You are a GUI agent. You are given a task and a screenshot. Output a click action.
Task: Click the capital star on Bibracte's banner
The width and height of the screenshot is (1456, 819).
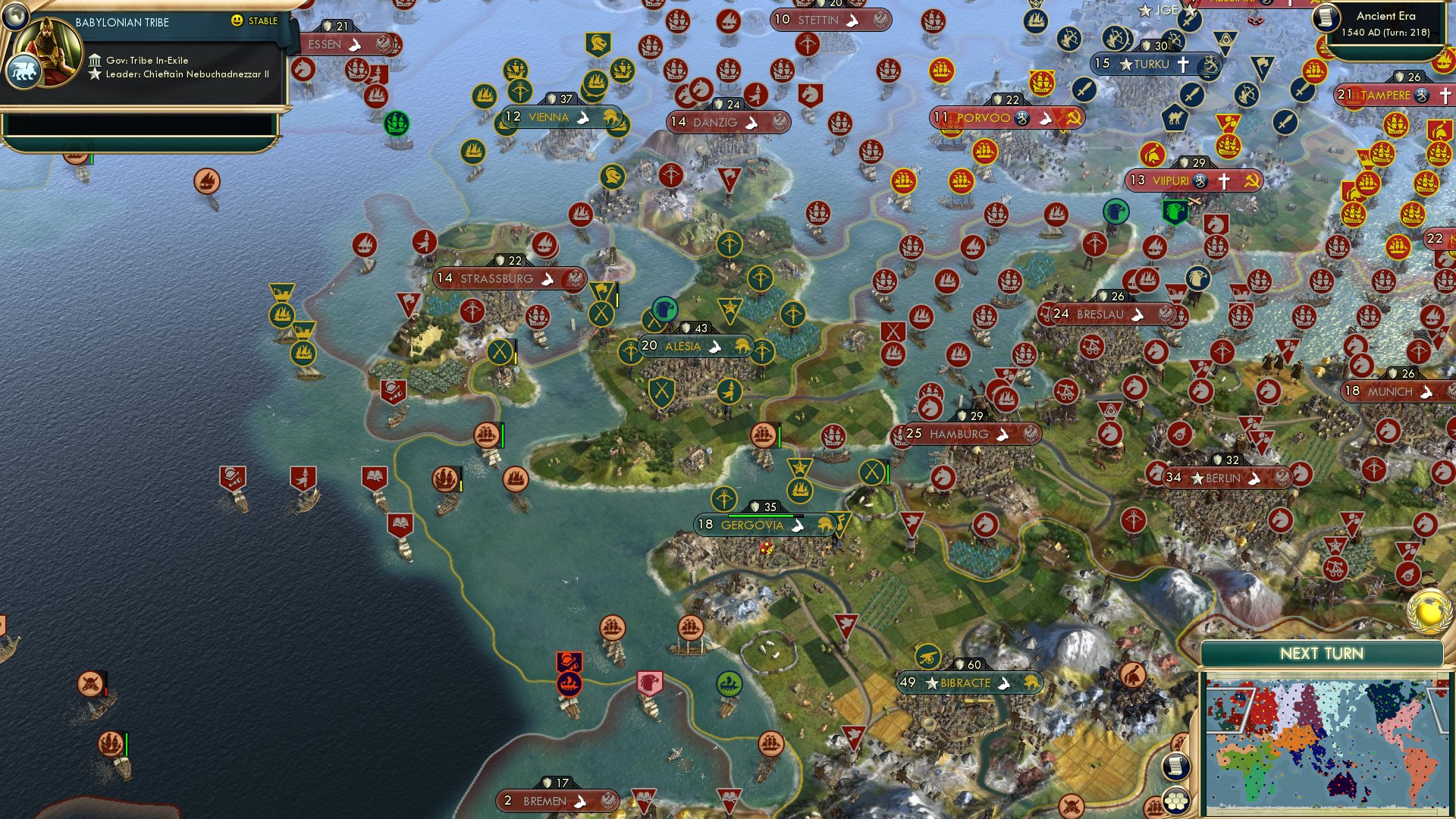pos(930,682)
